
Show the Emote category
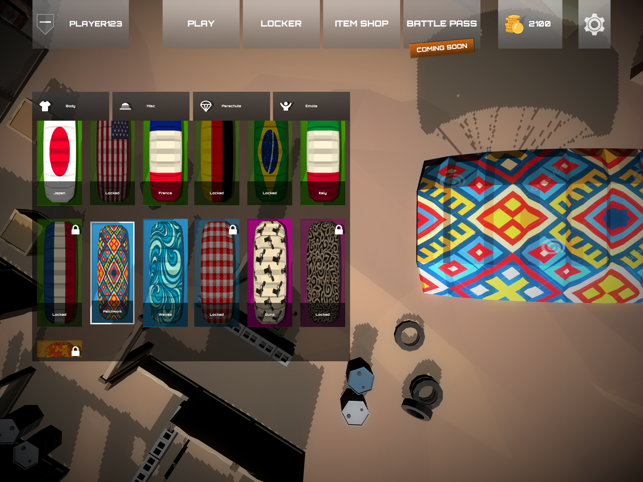pyautogui.click(x=311, y=106)
